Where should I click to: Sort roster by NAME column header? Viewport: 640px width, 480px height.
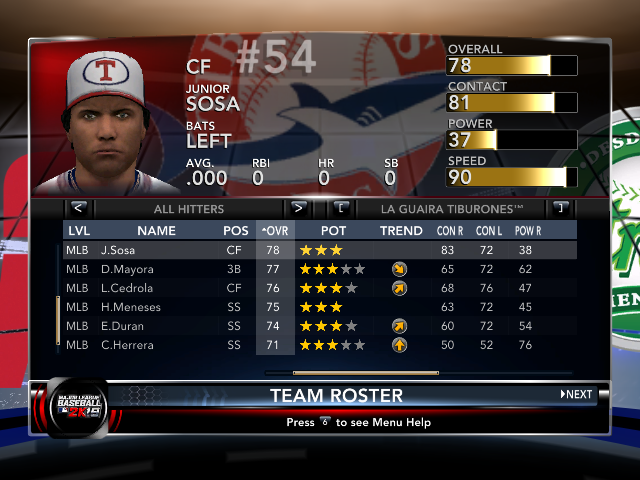pos(156,231)
